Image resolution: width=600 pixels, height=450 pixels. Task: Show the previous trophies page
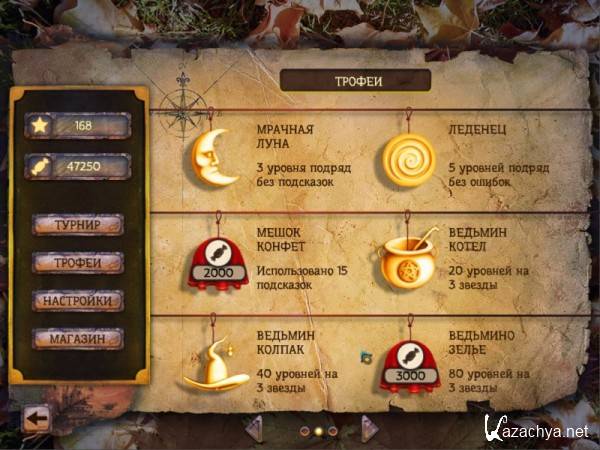[254, 428]
